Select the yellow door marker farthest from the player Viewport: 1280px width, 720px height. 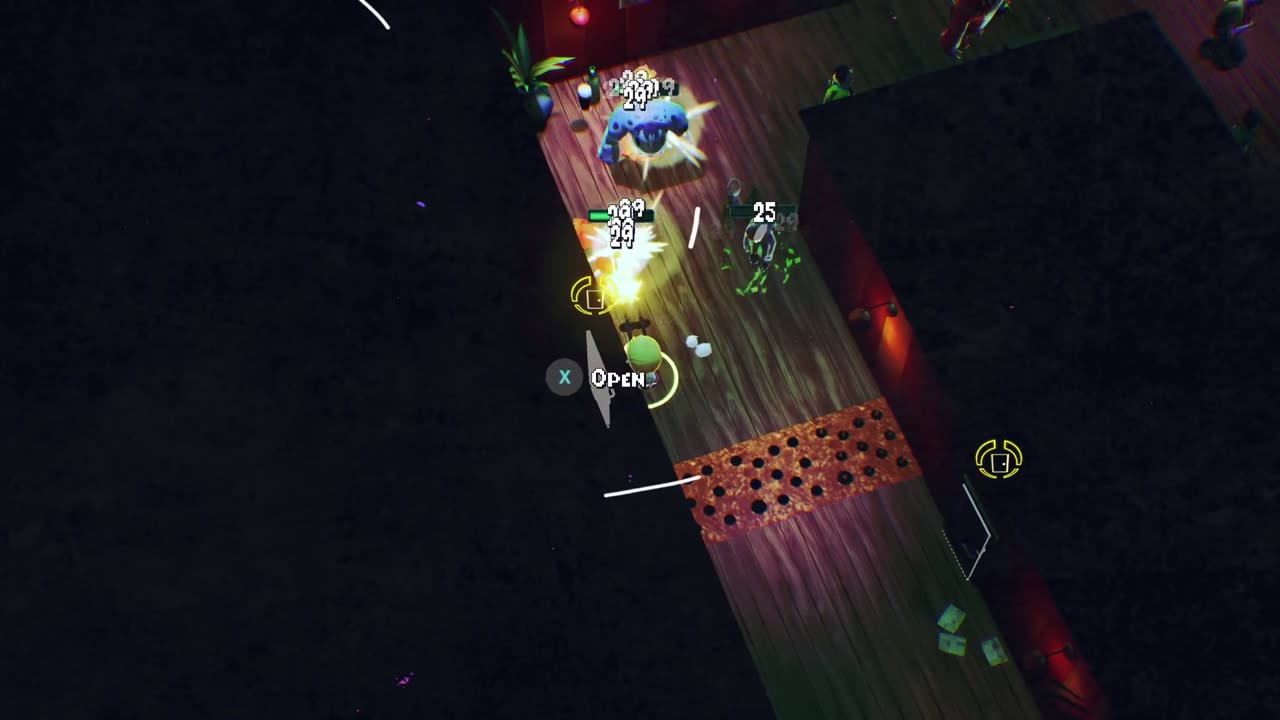tap(998, 460)
